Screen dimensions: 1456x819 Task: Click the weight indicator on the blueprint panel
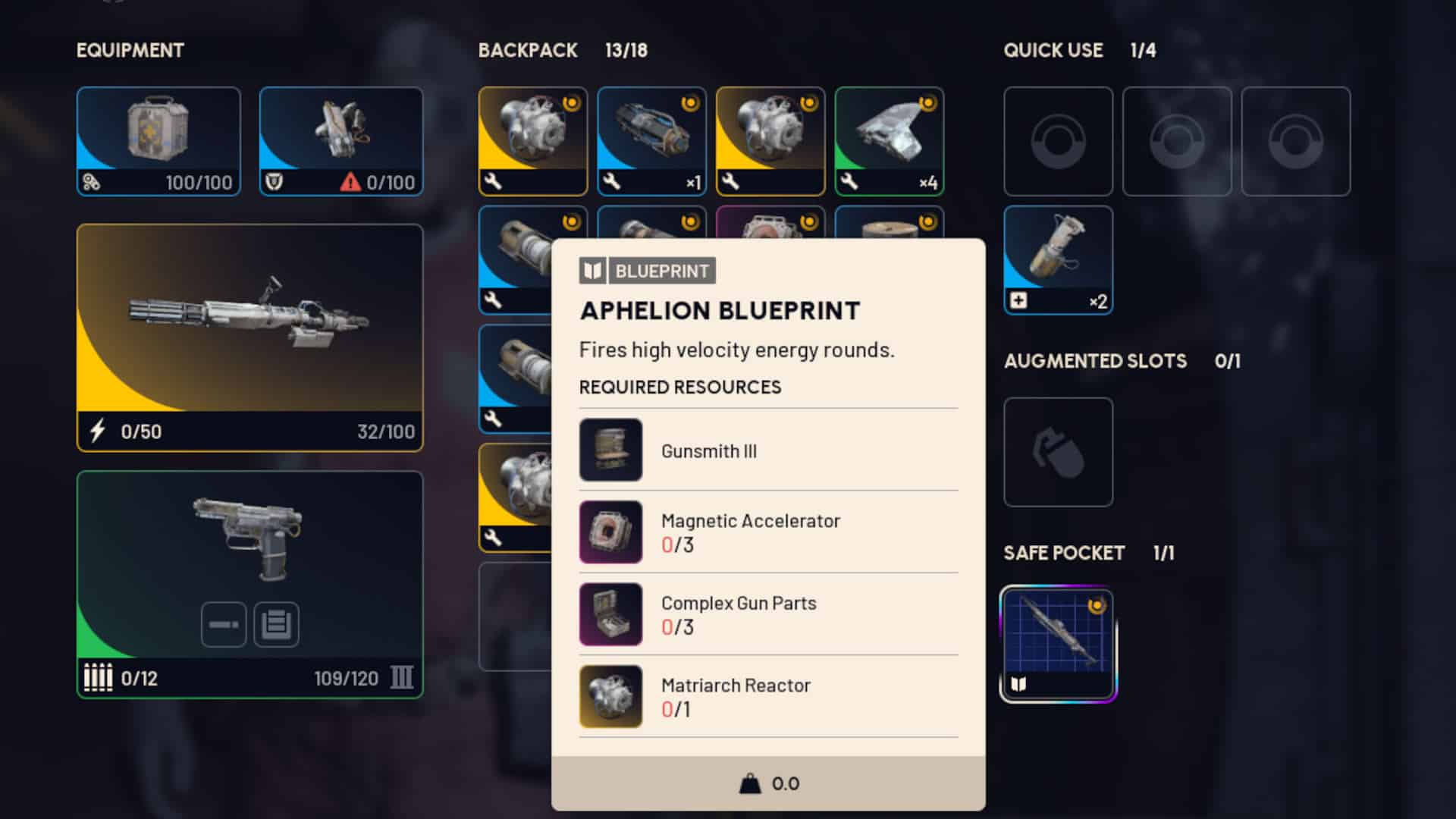pyautogui.click(x=750, y=783)
